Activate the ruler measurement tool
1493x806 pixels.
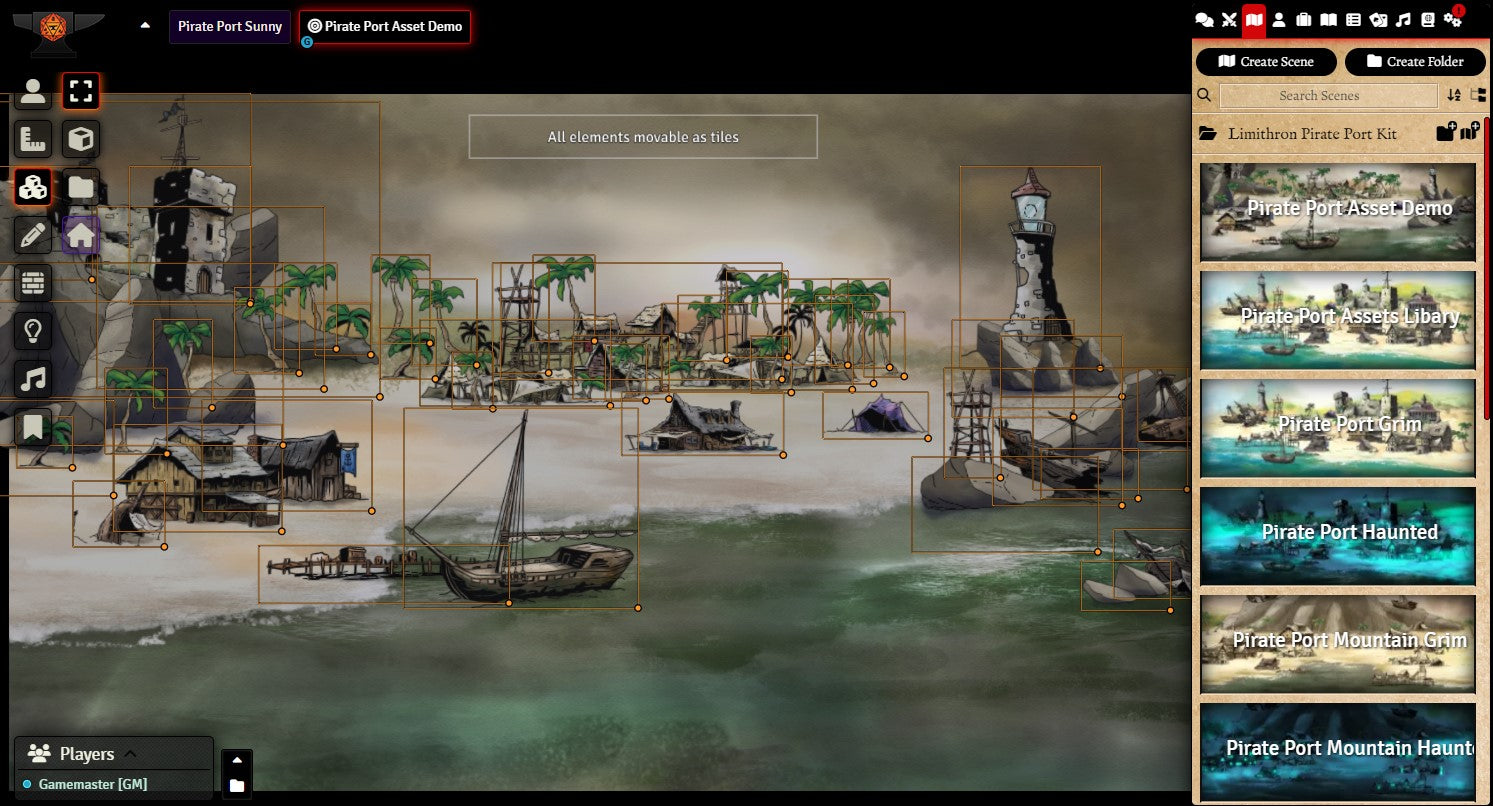click(x=33, y=139)
